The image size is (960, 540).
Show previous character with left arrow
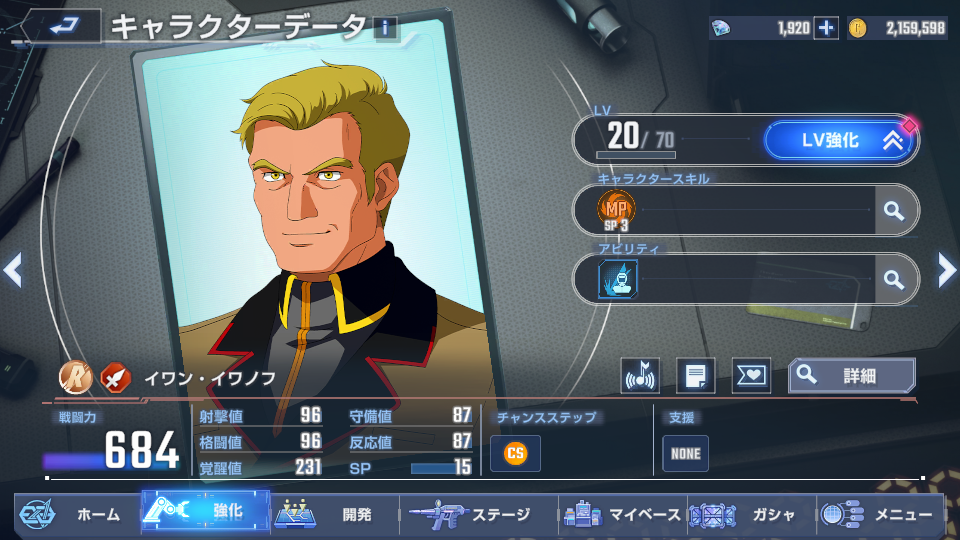13,269
